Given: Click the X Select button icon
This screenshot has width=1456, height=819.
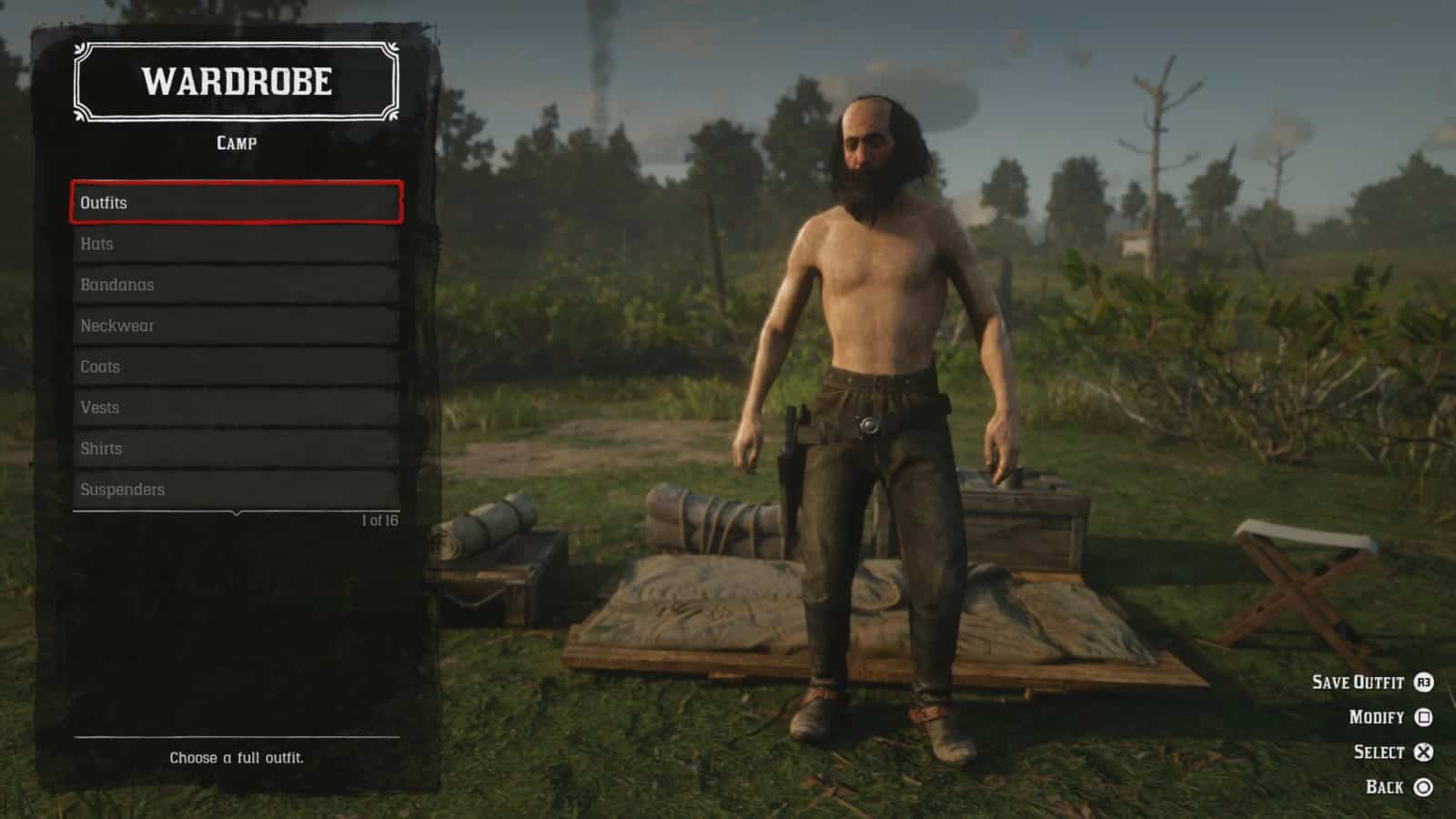Looking at the screenshot, I should (1423, 752).
